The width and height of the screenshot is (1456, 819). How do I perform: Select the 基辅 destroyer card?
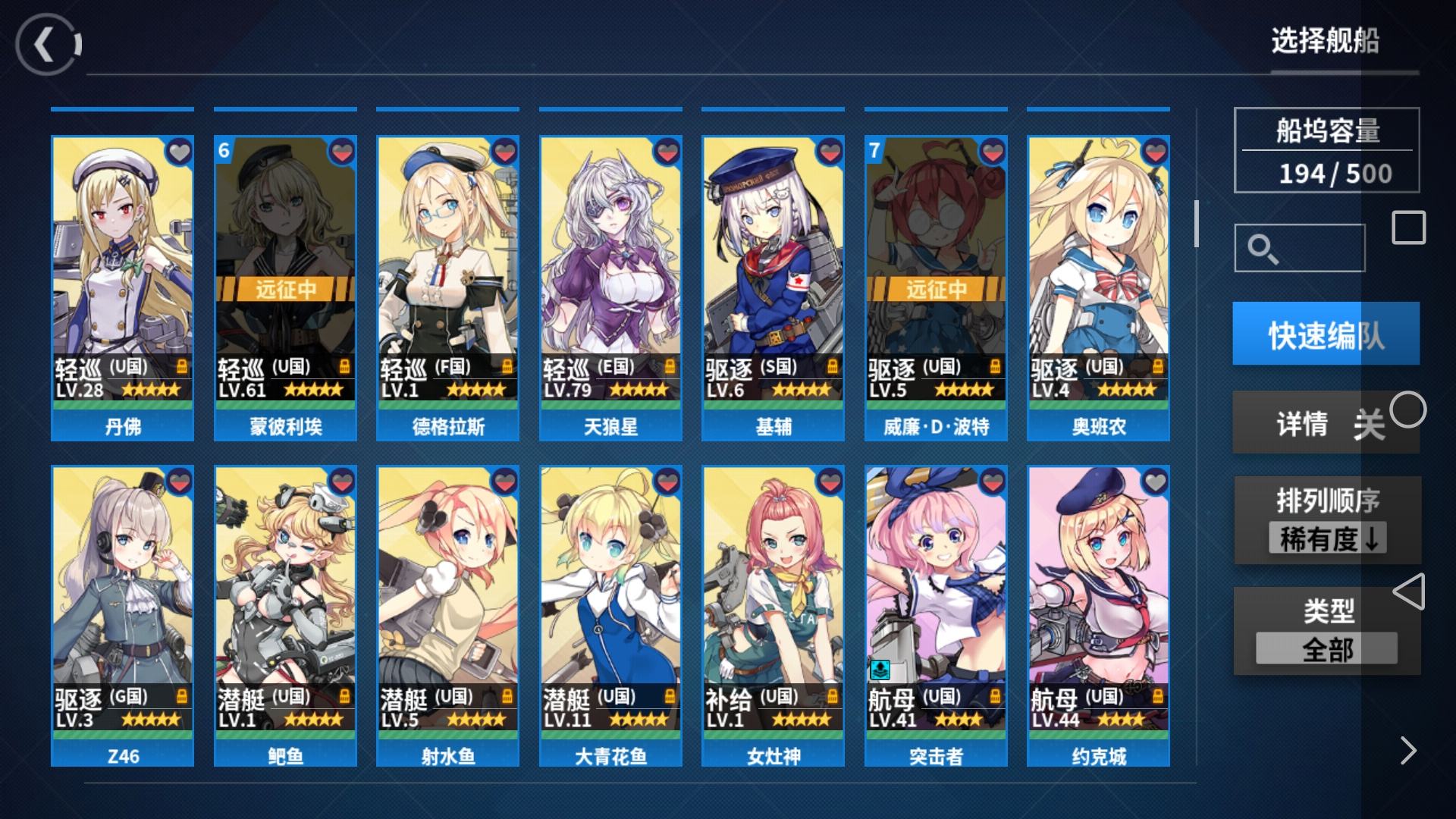coord(773,288)
